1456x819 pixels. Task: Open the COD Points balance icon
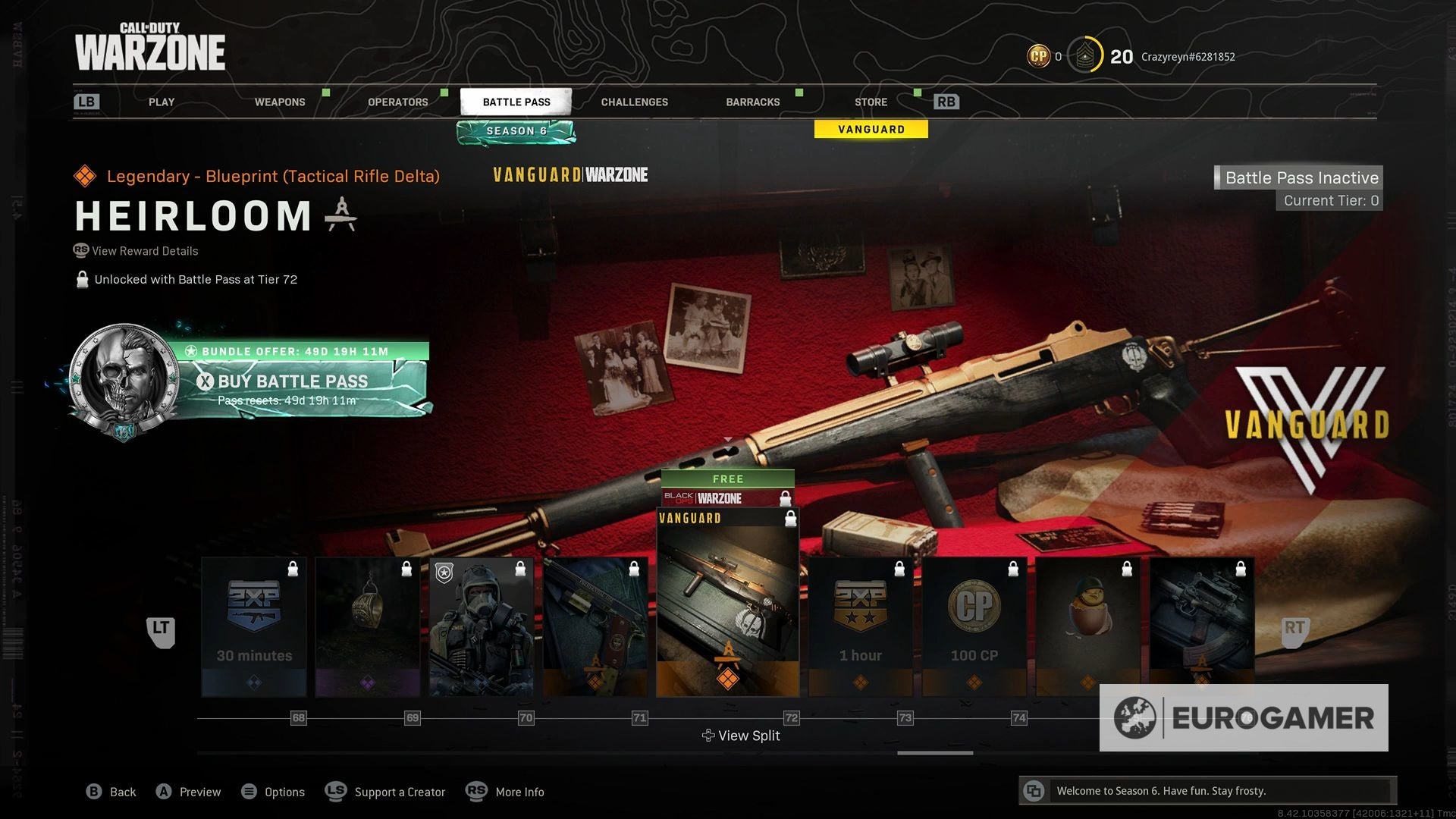click(x=1038, y=56)
